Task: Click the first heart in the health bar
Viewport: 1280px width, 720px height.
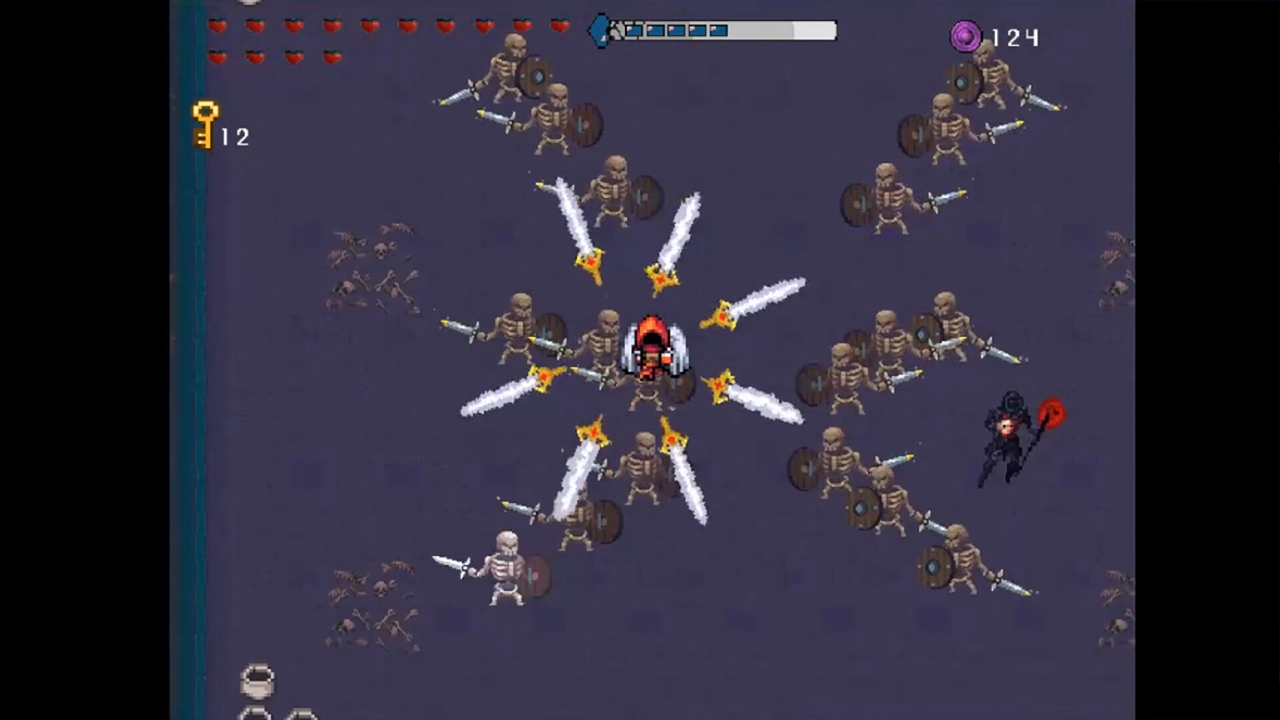Action: [219, 28]
